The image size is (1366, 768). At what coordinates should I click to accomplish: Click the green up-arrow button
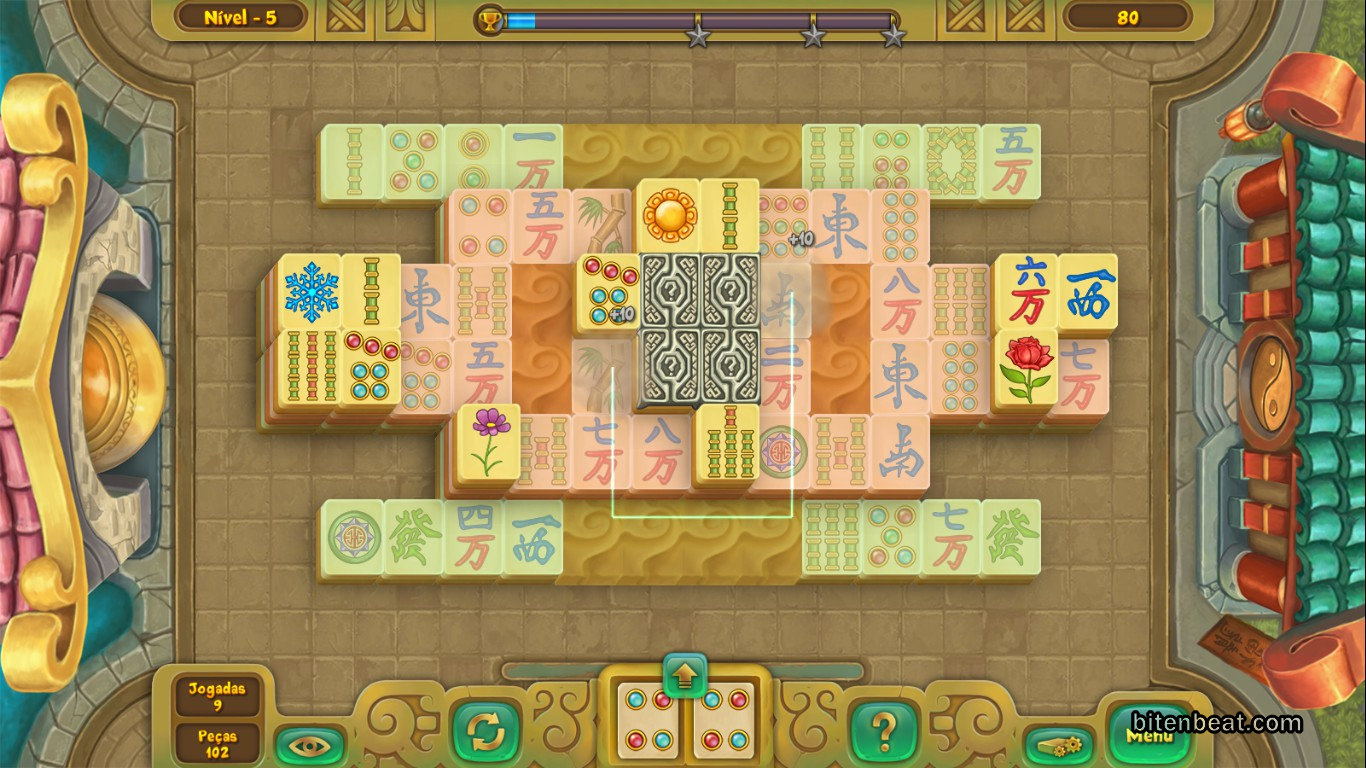point(684,675)
